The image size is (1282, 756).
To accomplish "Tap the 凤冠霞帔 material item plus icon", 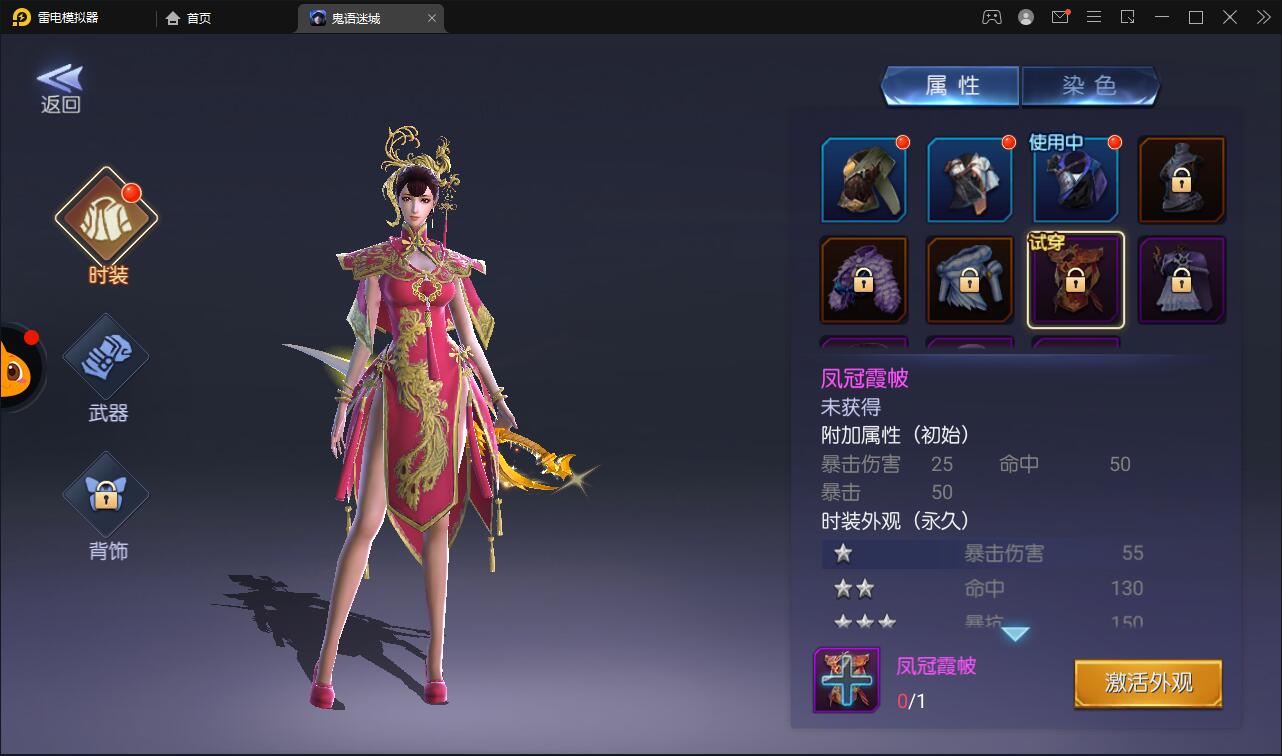I will click(846, 680).
